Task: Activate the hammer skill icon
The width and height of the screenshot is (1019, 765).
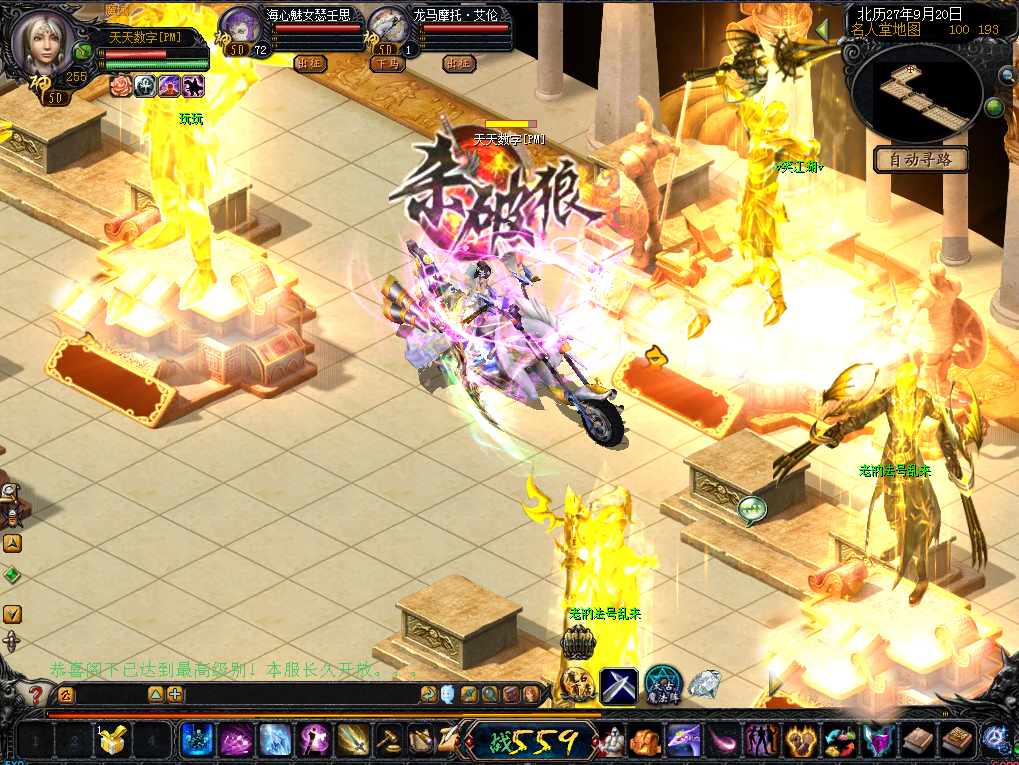Action: point(387,741)
